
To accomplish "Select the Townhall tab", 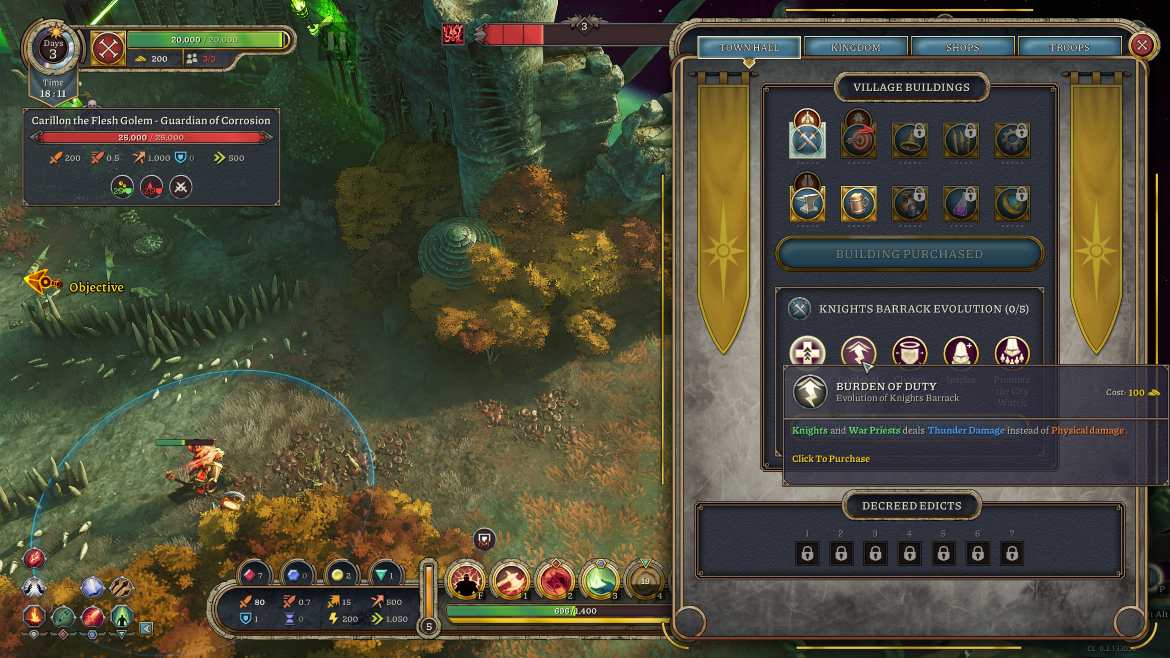I will tap(748, 47).
